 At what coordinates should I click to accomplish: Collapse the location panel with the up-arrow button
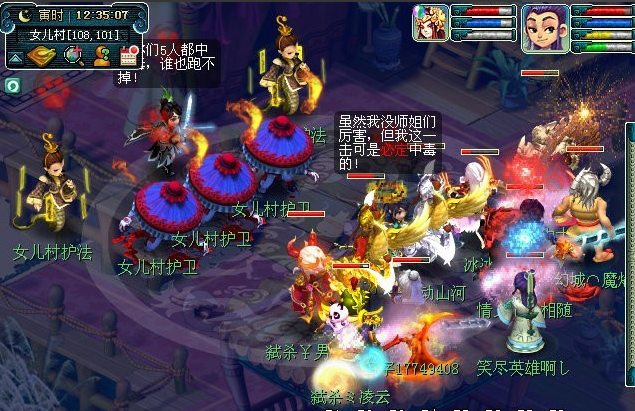[17, 56]
